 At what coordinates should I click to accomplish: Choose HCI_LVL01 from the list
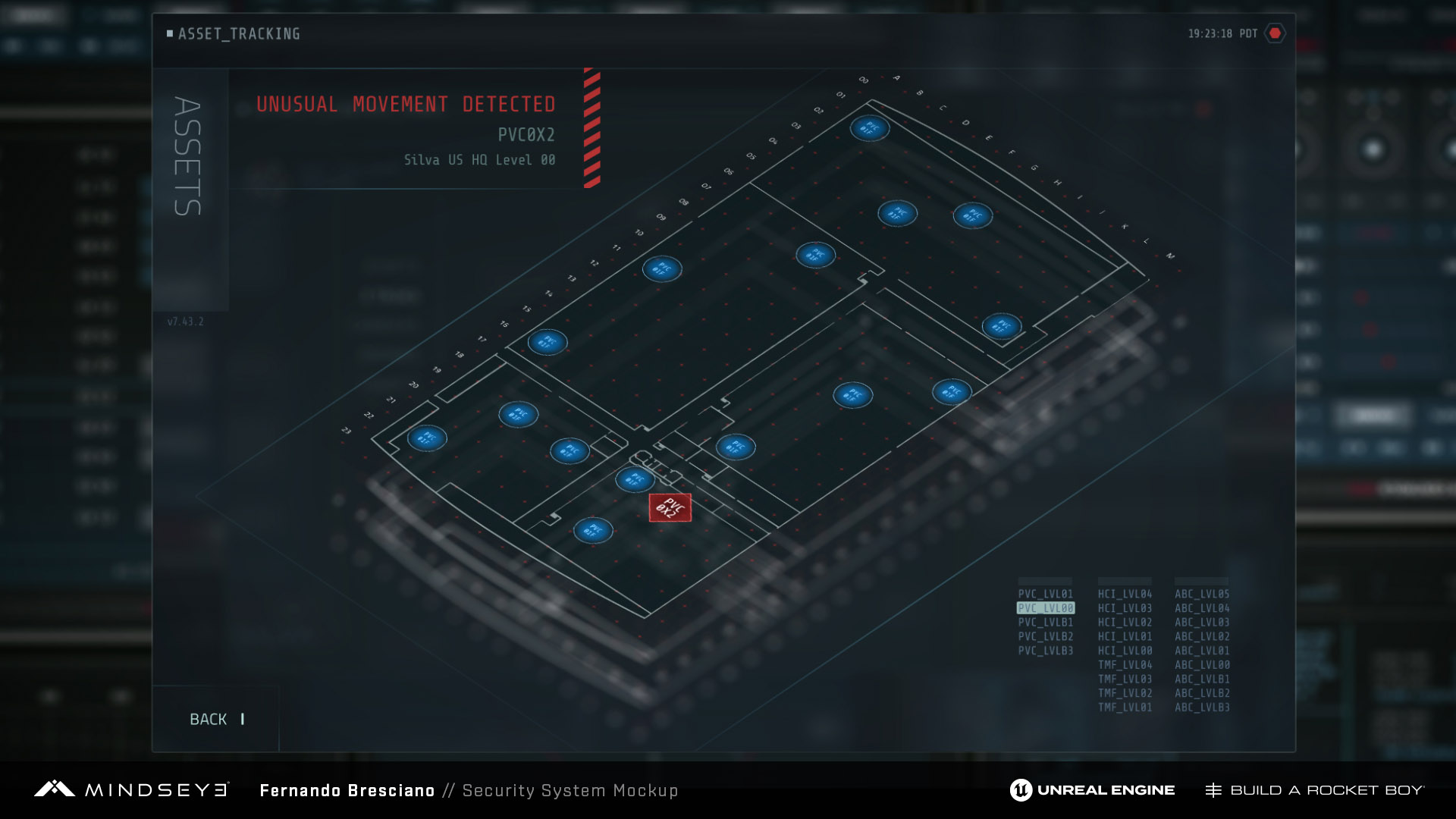[1125, 637]
